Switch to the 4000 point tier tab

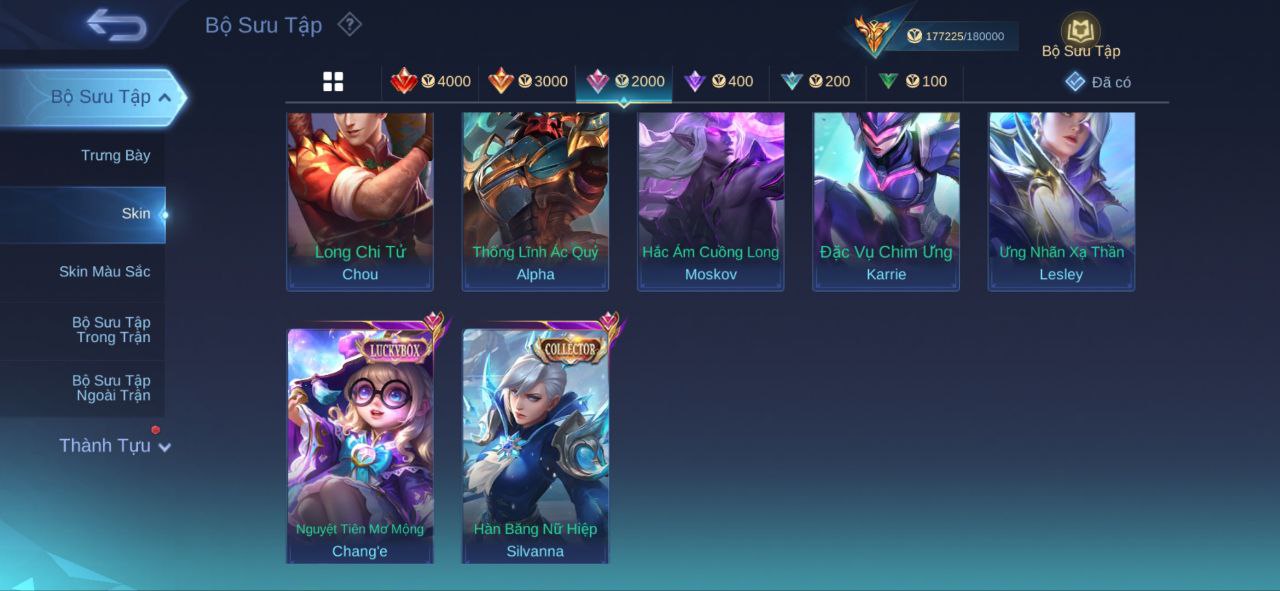click(x=431, y=82)
